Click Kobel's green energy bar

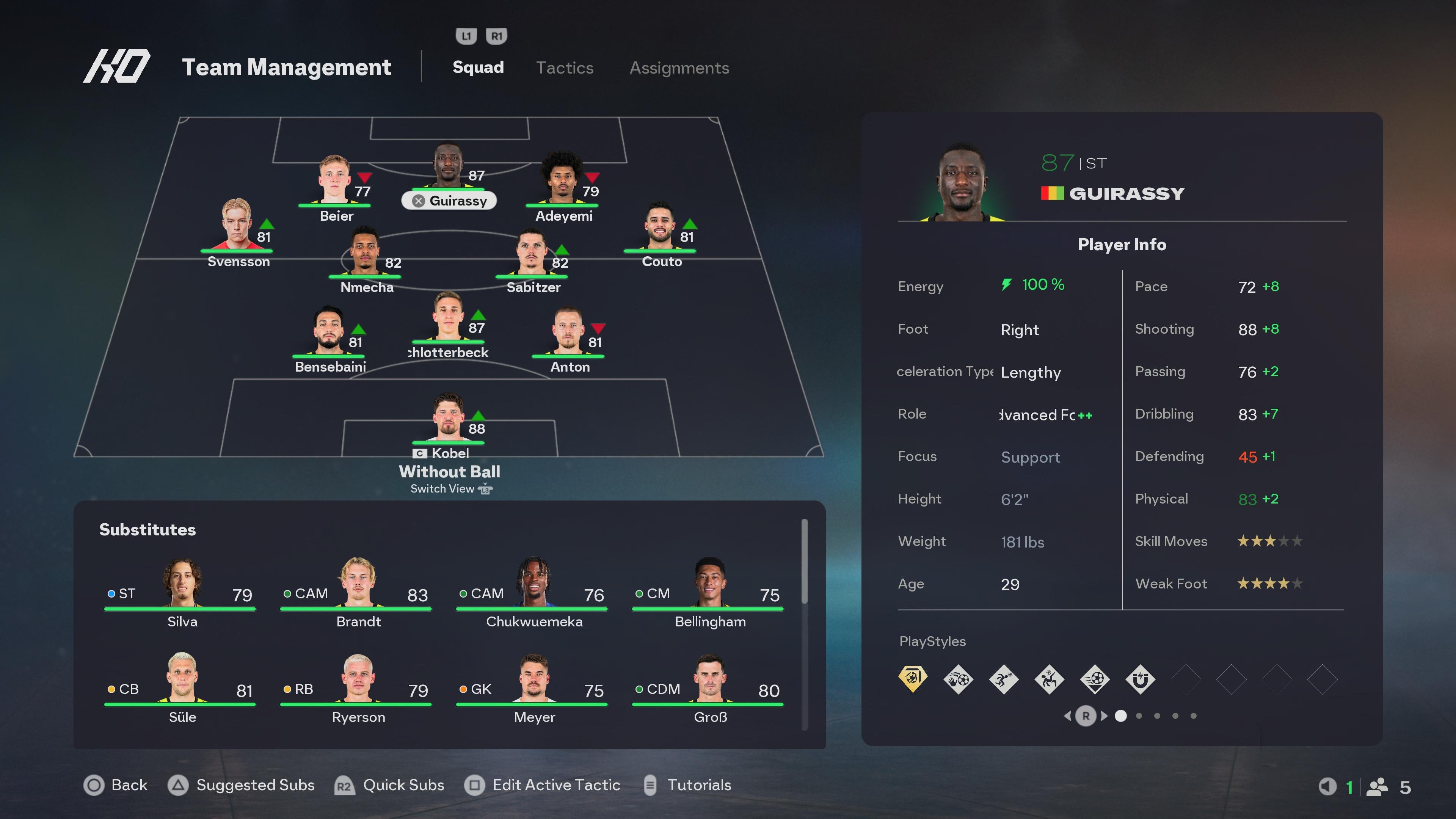[448, 442]
